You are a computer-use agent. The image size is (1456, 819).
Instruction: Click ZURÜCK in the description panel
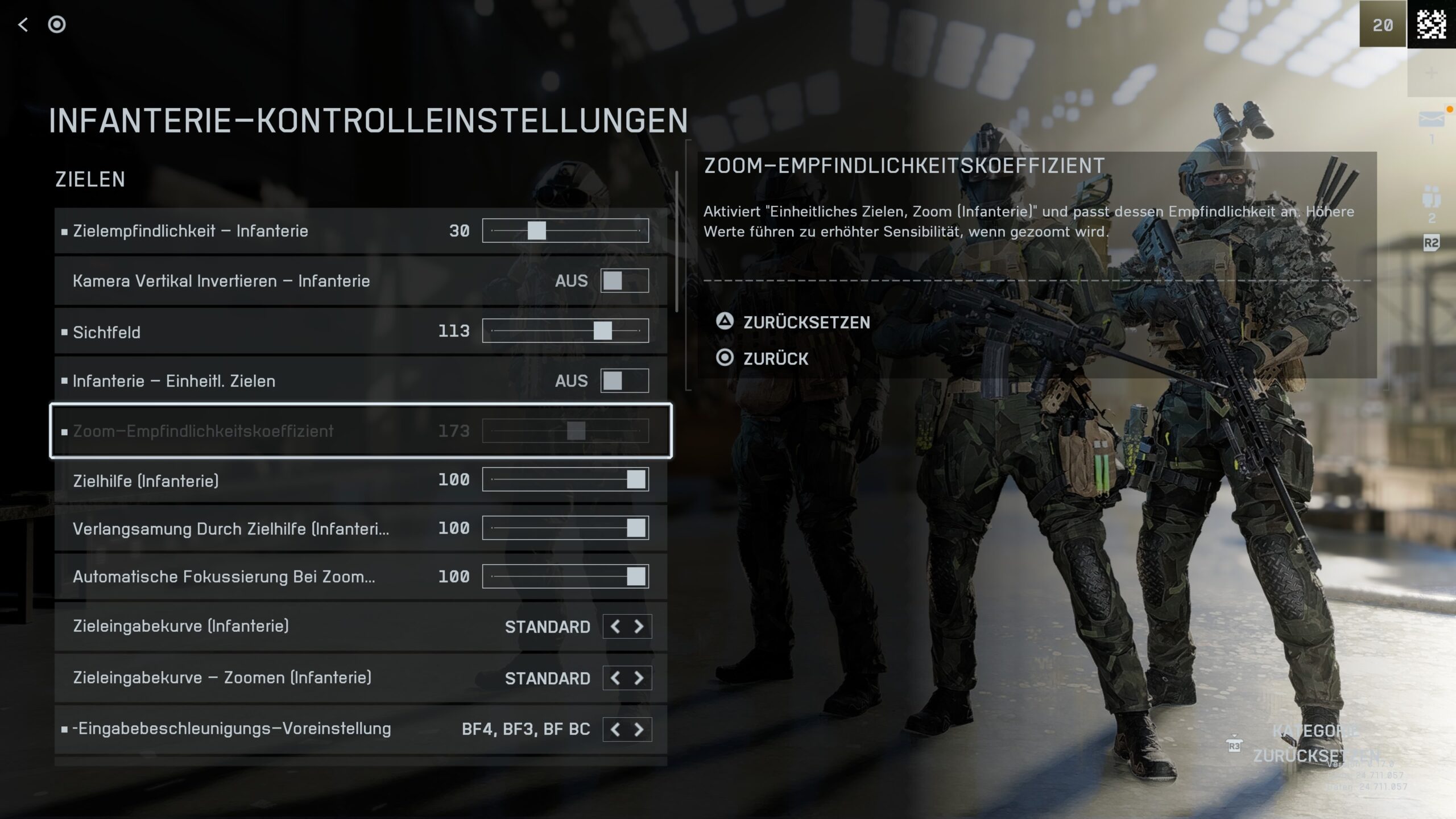(775, 359)
